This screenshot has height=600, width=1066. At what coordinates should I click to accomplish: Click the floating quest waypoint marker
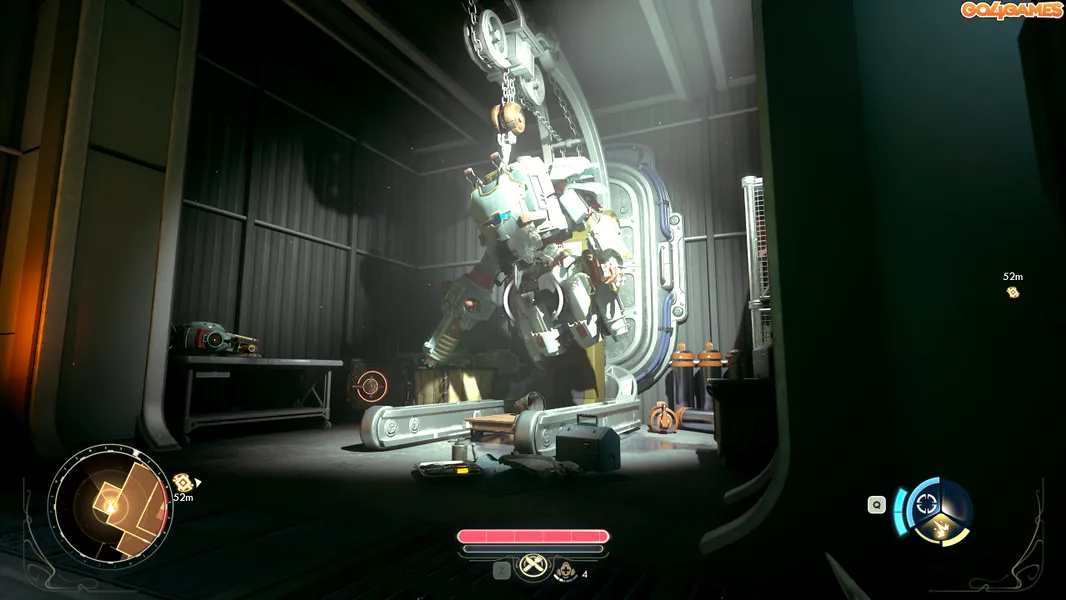1013,292
